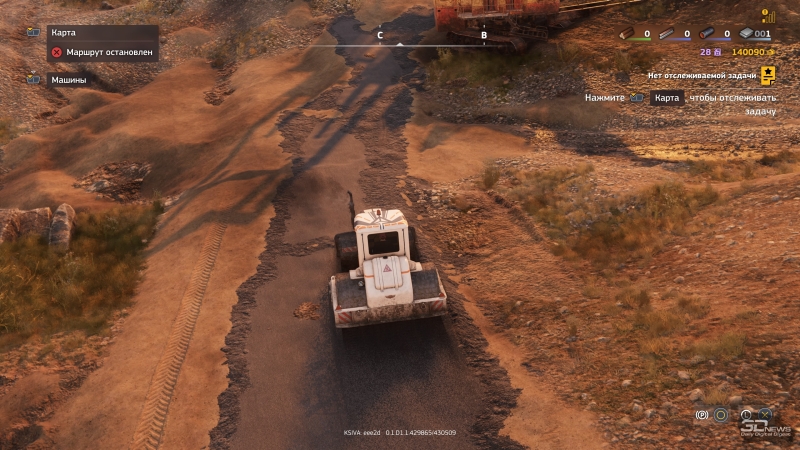
Task: Open the yellow tracked-task document icon
Action: tap(768, 74)
